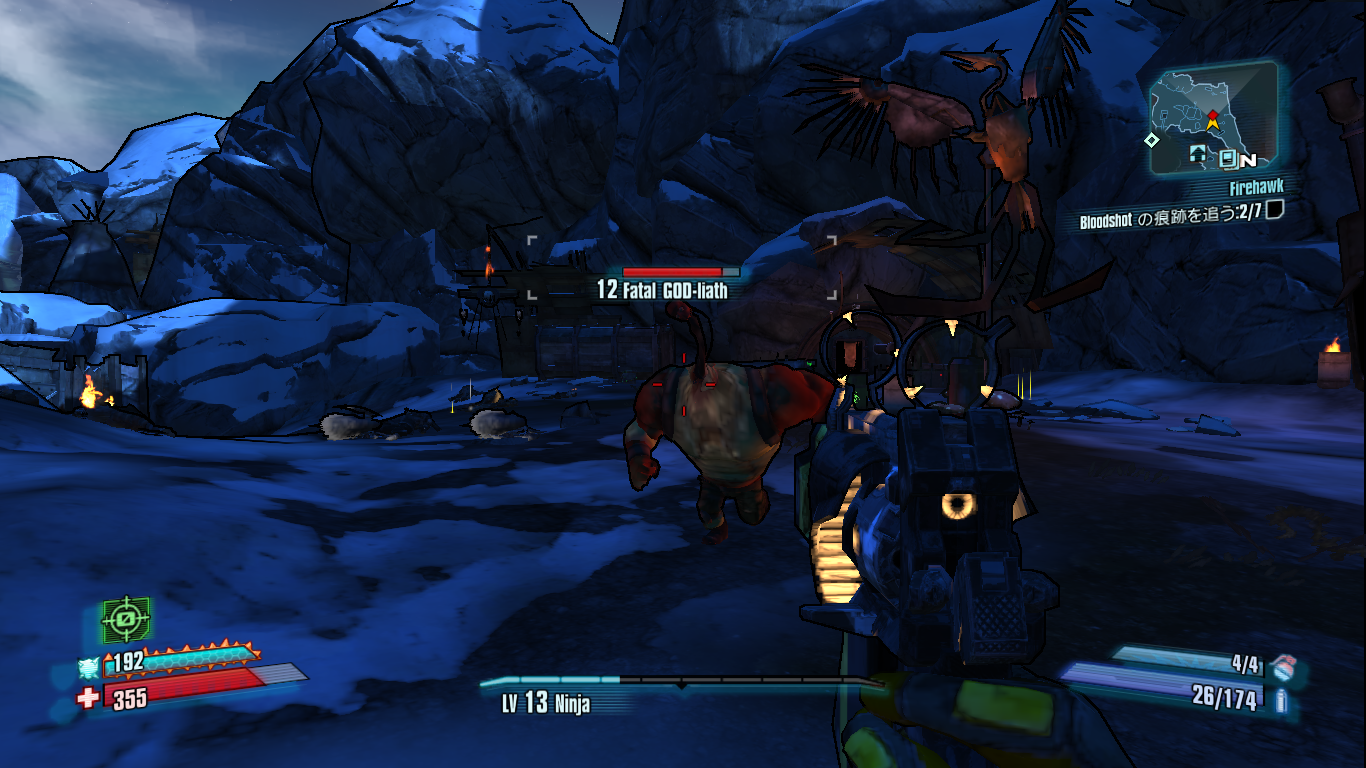Open the minimap in the corner
Screen dimensions: 1366x768
tap(1212, 118)
